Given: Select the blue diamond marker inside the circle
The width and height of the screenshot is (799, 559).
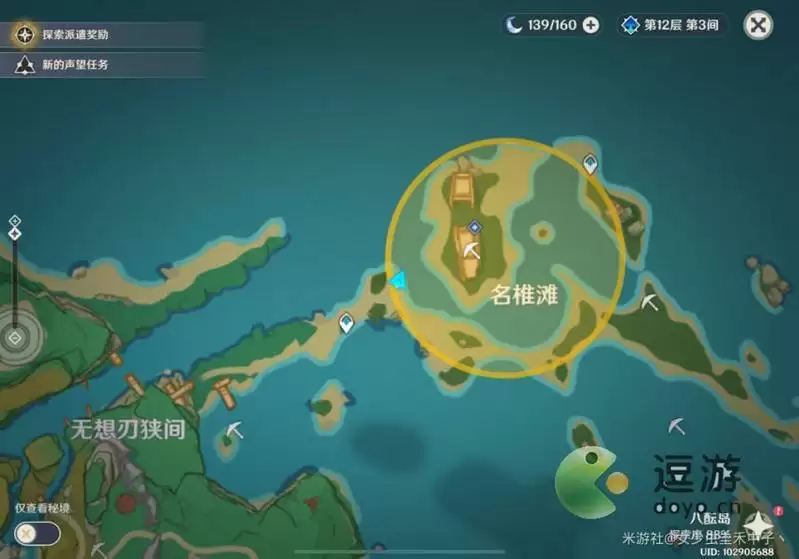Looking at the screenshot, I should click(474, 227).
